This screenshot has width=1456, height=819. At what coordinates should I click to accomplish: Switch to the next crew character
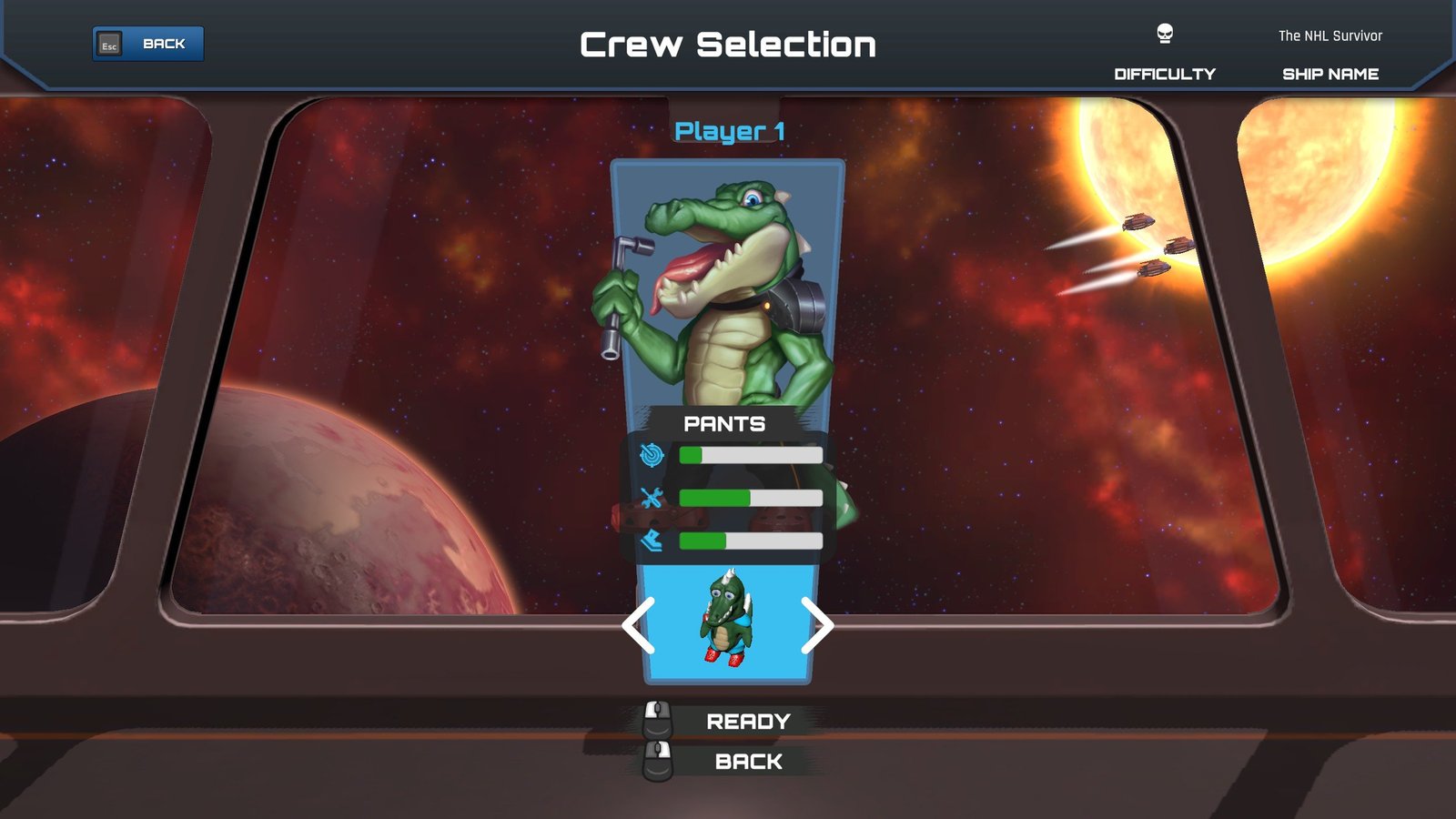click(816, 626)
